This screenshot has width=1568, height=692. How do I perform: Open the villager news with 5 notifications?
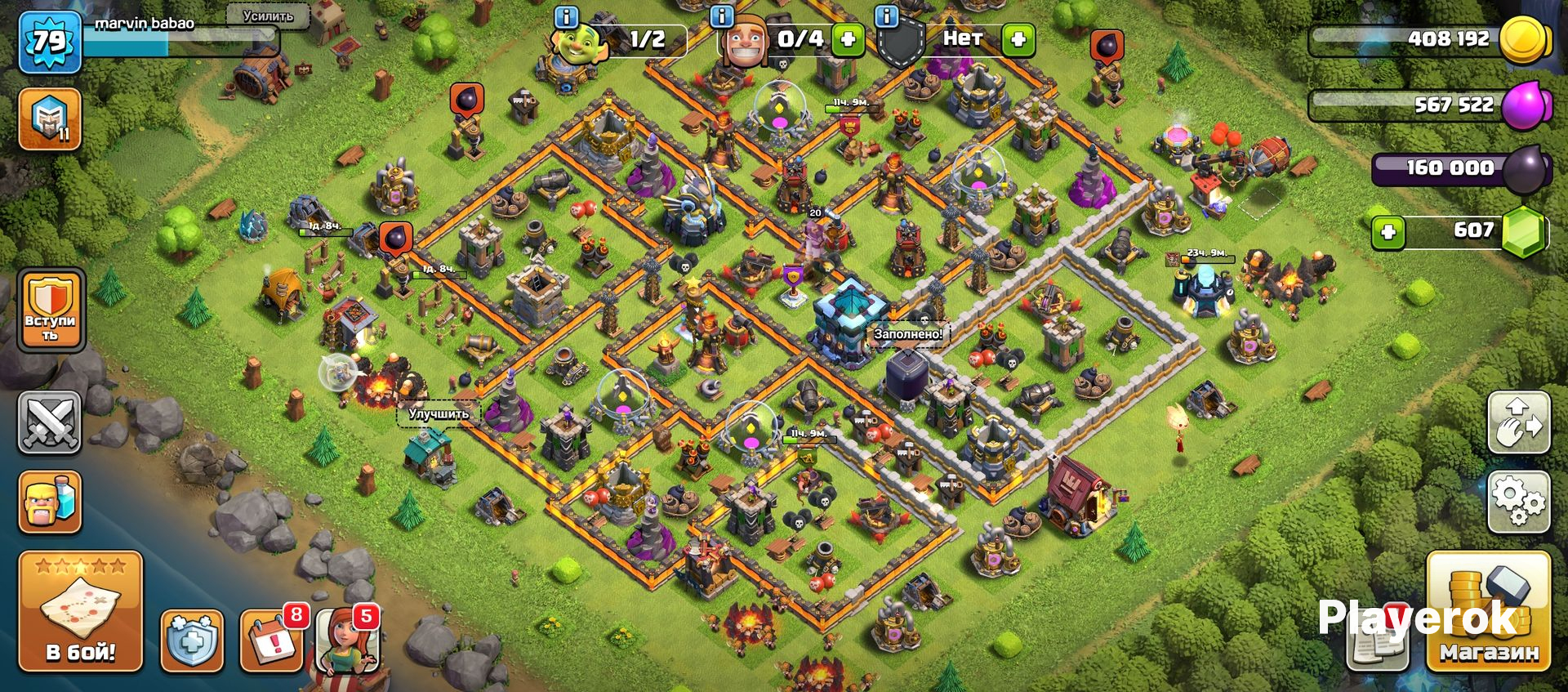348,641
